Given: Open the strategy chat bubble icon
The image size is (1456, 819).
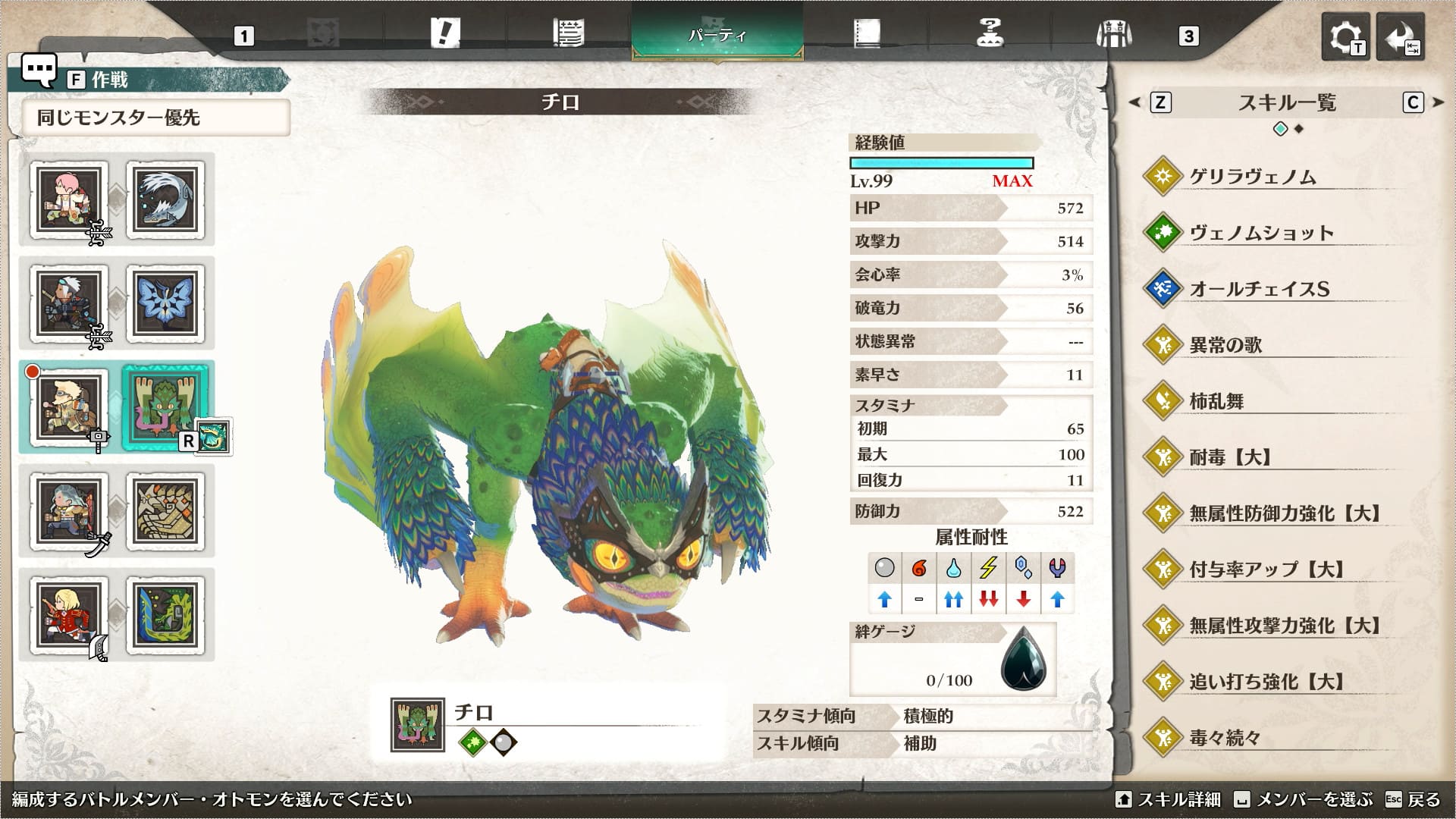Looking at the screenshot, I should coord(38,71).
